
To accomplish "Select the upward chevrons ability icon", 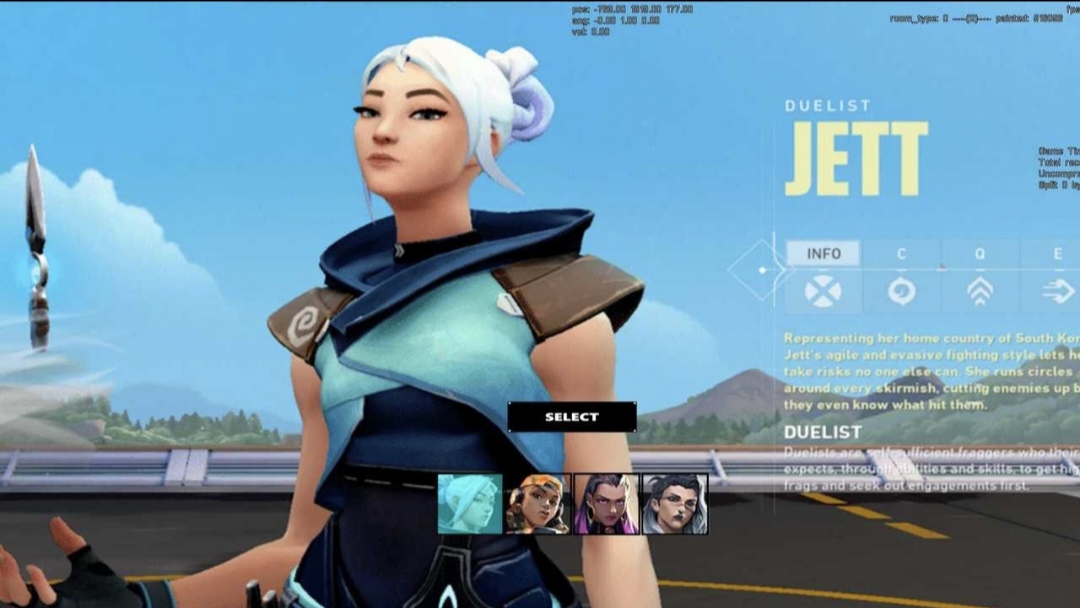I will point(980,291).
